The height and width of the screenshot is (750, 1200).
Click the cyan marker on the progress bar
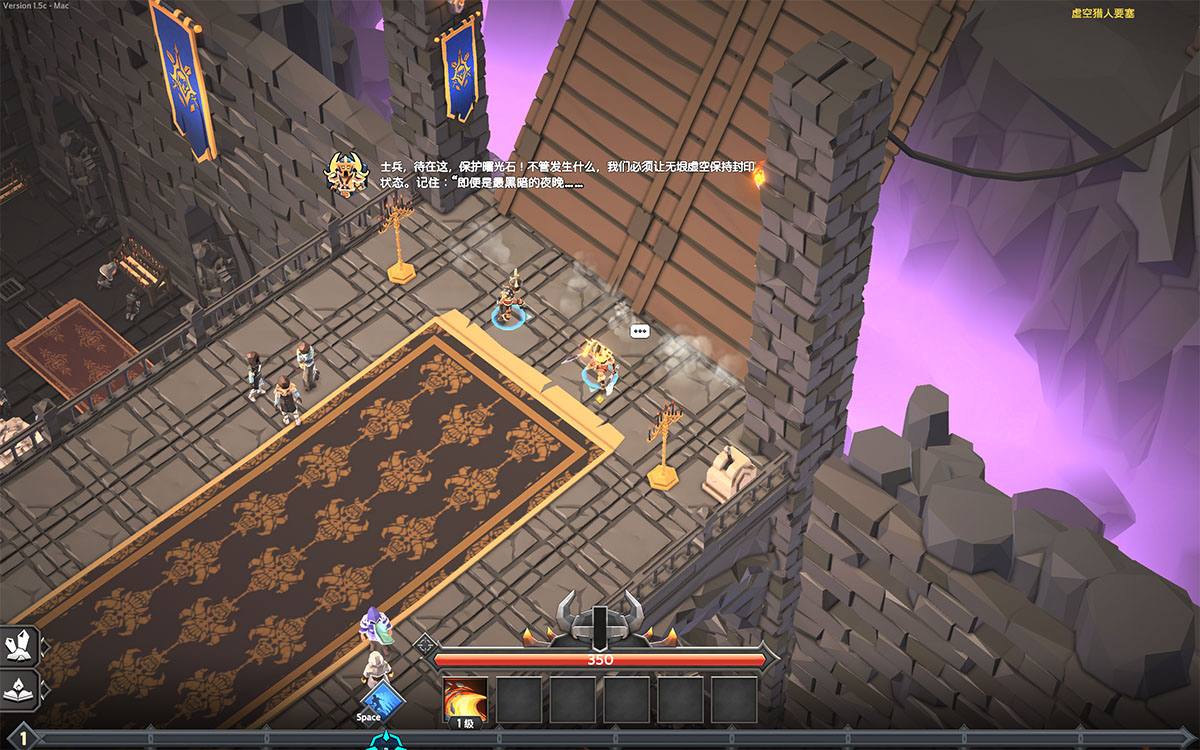(x=381, y=742)
